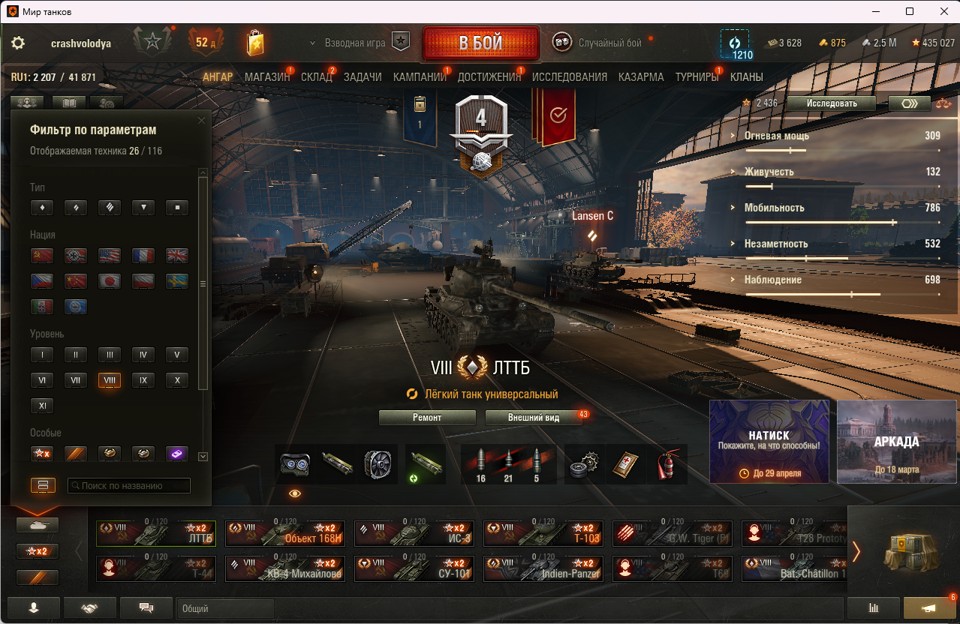Type in the Поиск по названию field
Screen dimensions: 960x624
point(128,486)
